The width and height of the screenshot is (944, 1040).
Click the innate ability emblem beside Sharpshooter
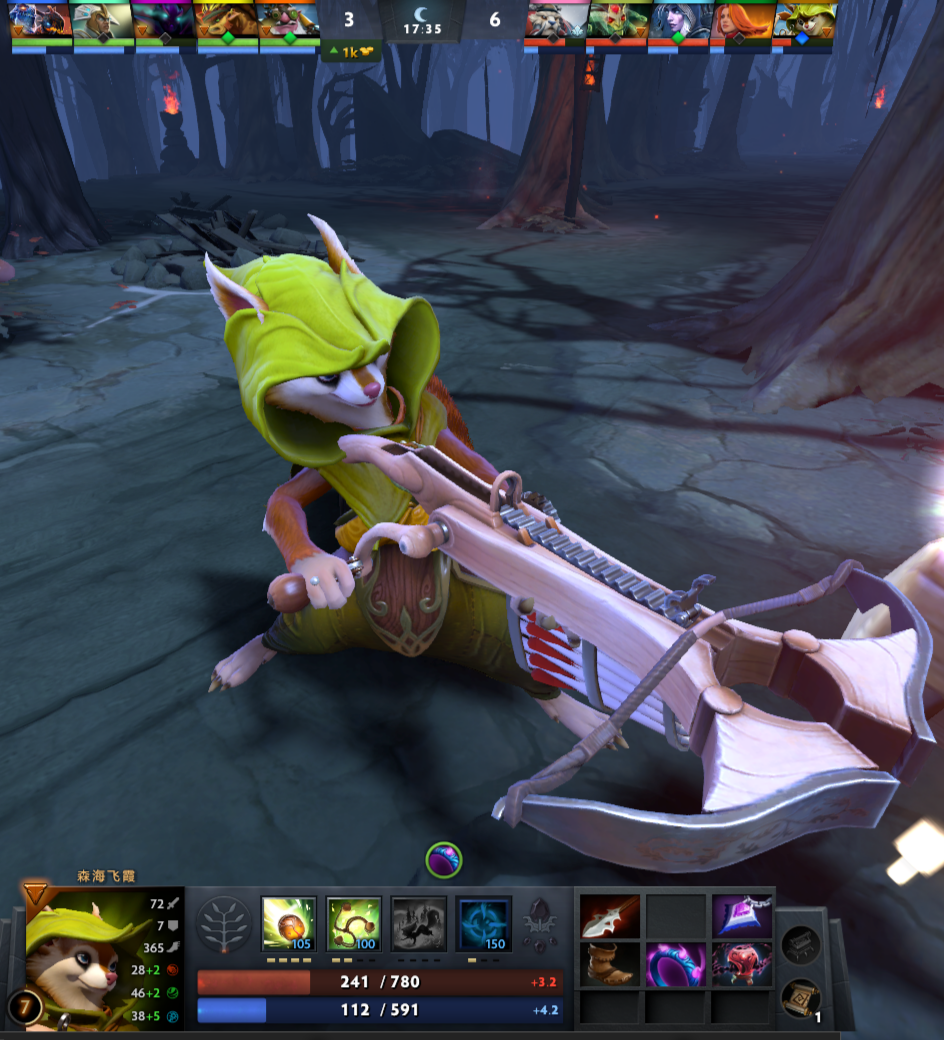point(540,925)
